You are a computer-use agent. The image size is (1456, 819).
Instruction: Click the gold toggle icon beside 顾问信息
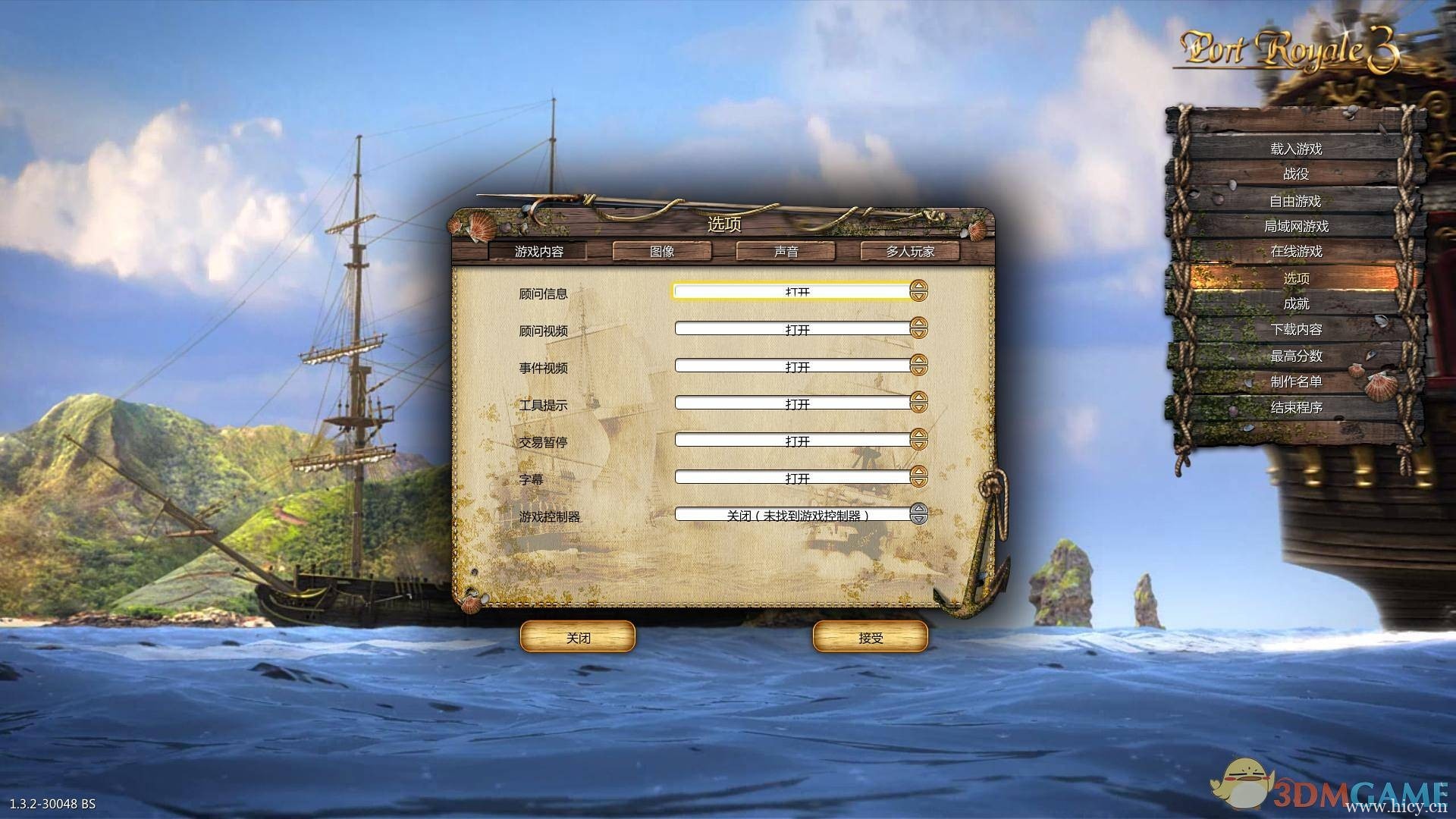click(920, 293)
